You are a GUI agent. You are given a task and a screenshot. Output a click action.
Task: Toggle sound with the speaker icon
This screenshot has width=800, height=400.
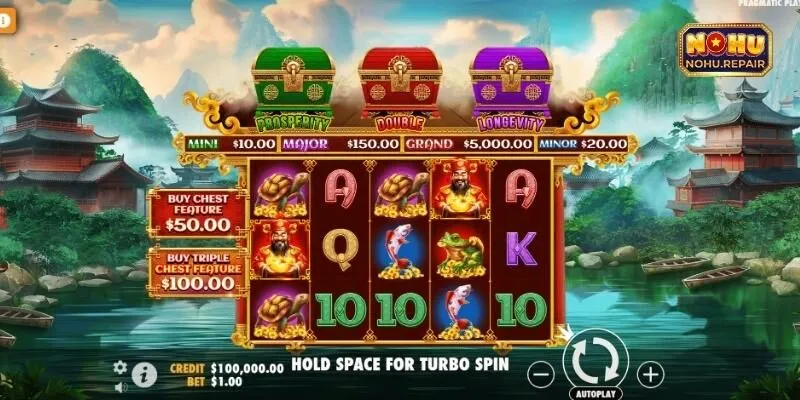(121, 386)
